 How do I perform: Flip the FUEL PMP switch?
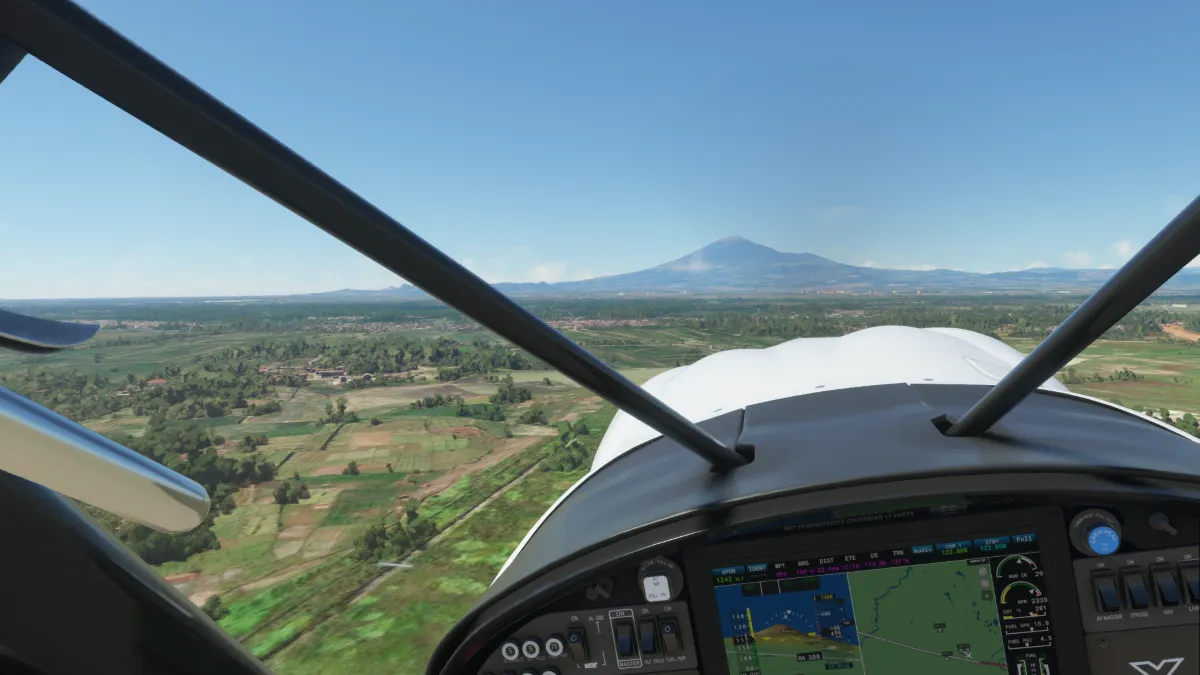pos(670,636)
